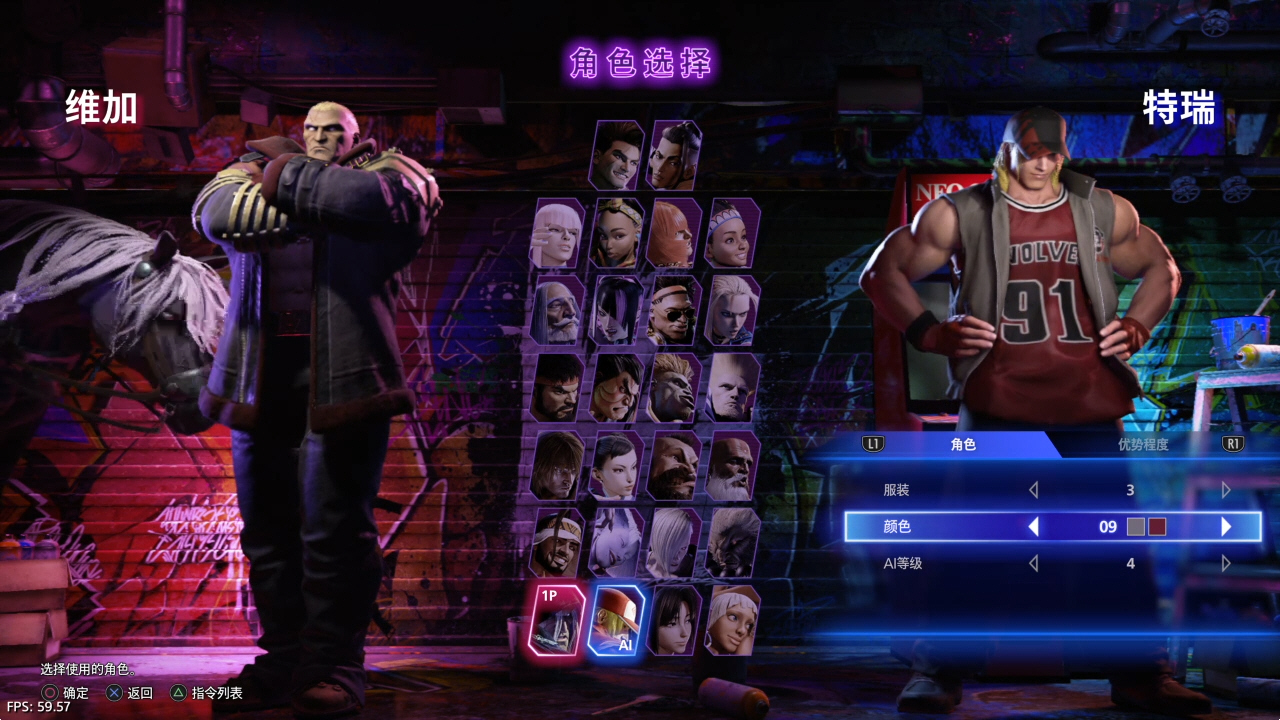Pick Manon's portrait tile
The width and height of the screenshot is (1280, 720).
click(x=557, y=233)
